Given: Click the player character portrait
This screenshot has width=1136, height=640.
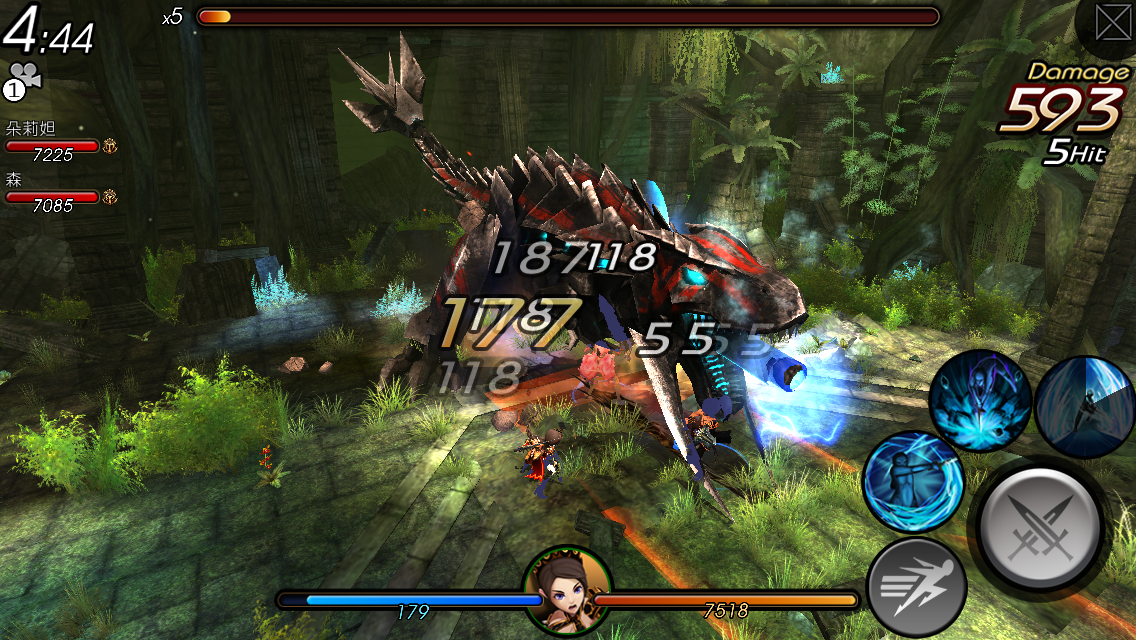Looking at the screenshot, I should click(567, 589).
